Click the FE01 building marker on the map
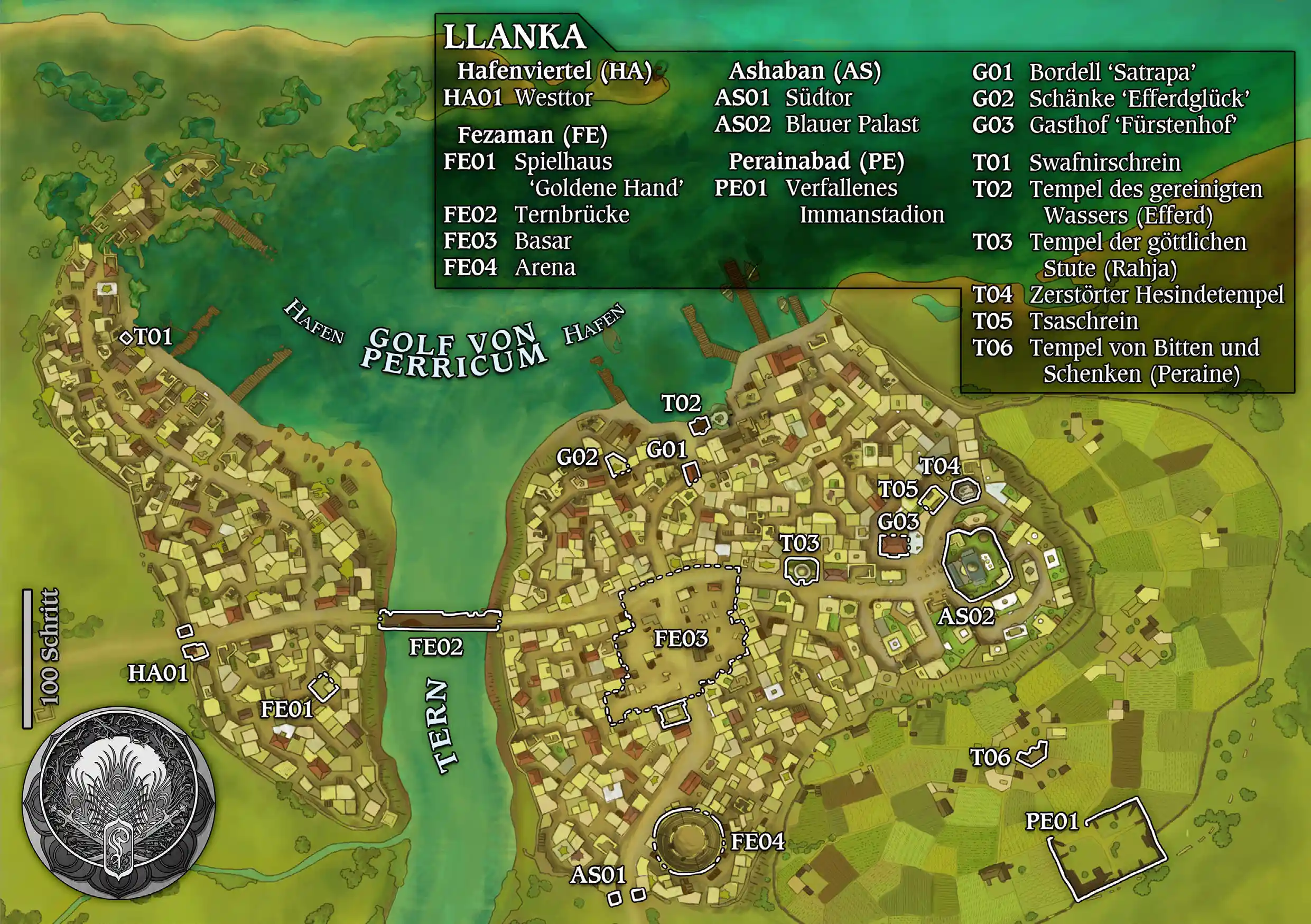The width and height of the screenshot is (1311, 924). 323,687
